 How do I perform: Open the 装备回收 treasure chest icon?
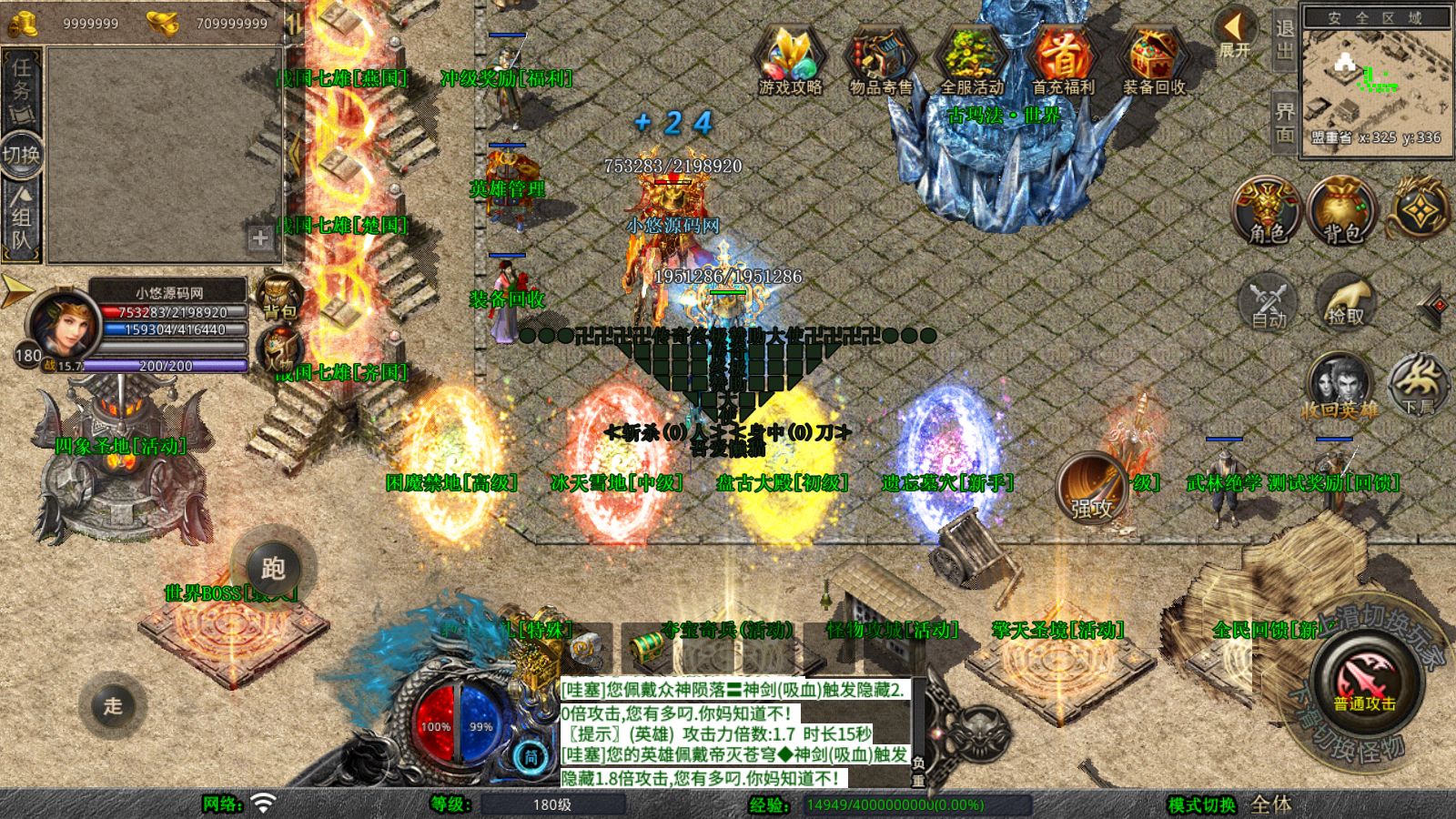click(x=1153, y=59)
